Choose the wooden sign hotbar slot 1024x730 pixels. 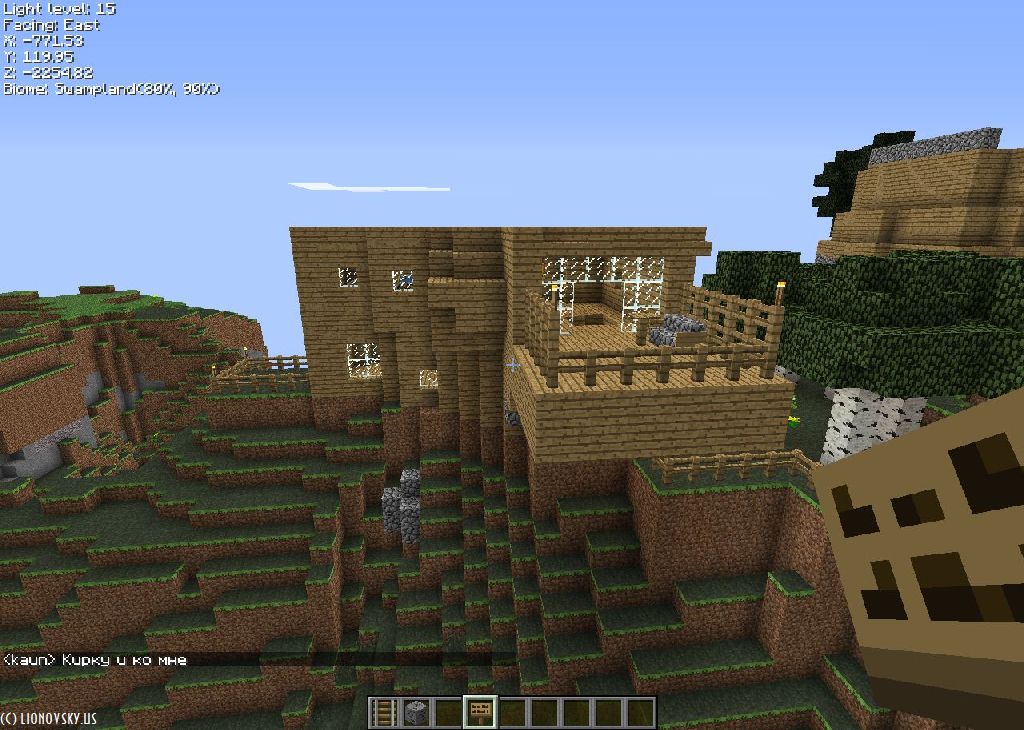[x=480, y=713]
